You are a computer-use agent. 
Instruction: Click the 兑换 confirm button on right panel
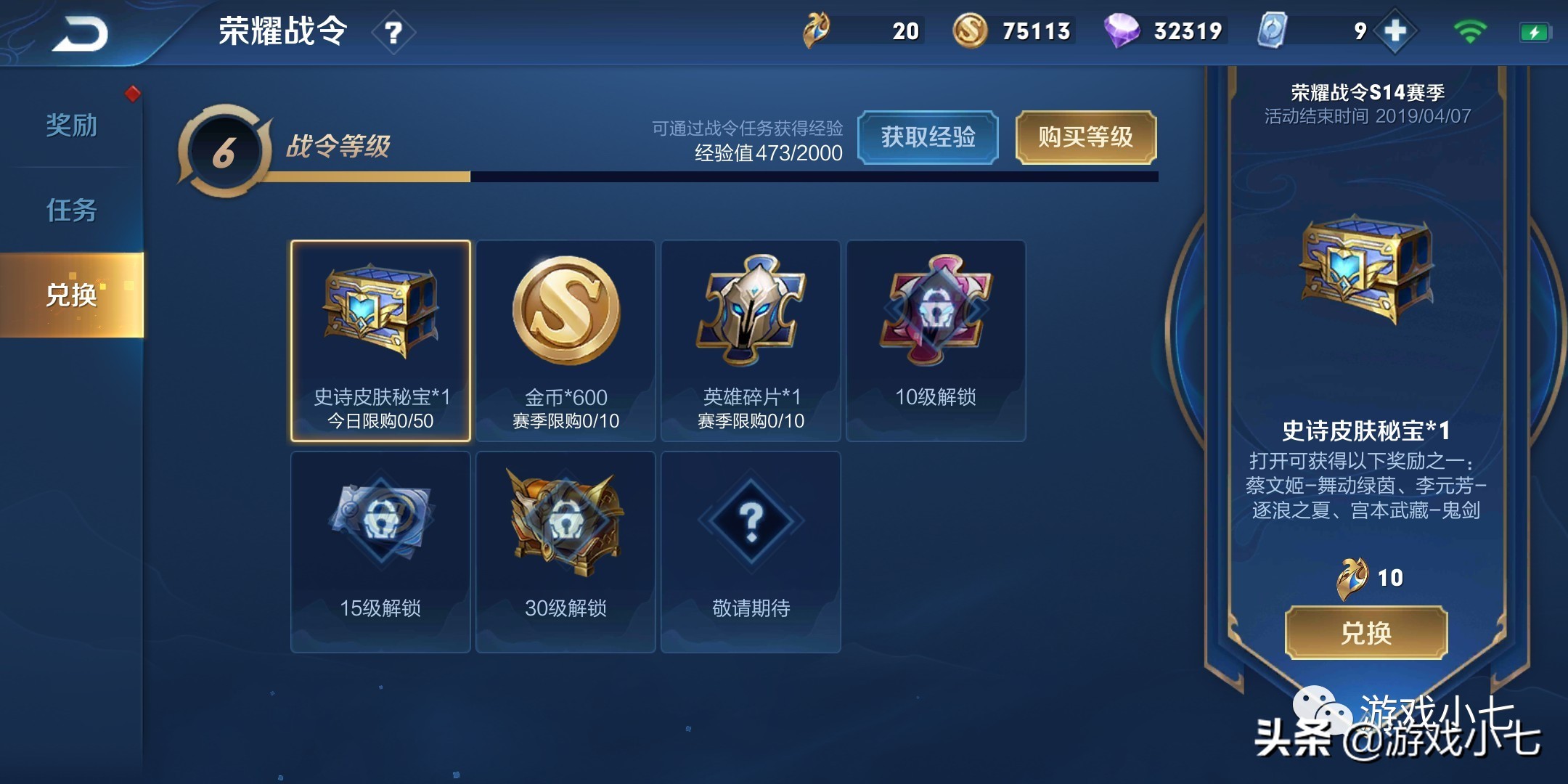point(1368,633)
